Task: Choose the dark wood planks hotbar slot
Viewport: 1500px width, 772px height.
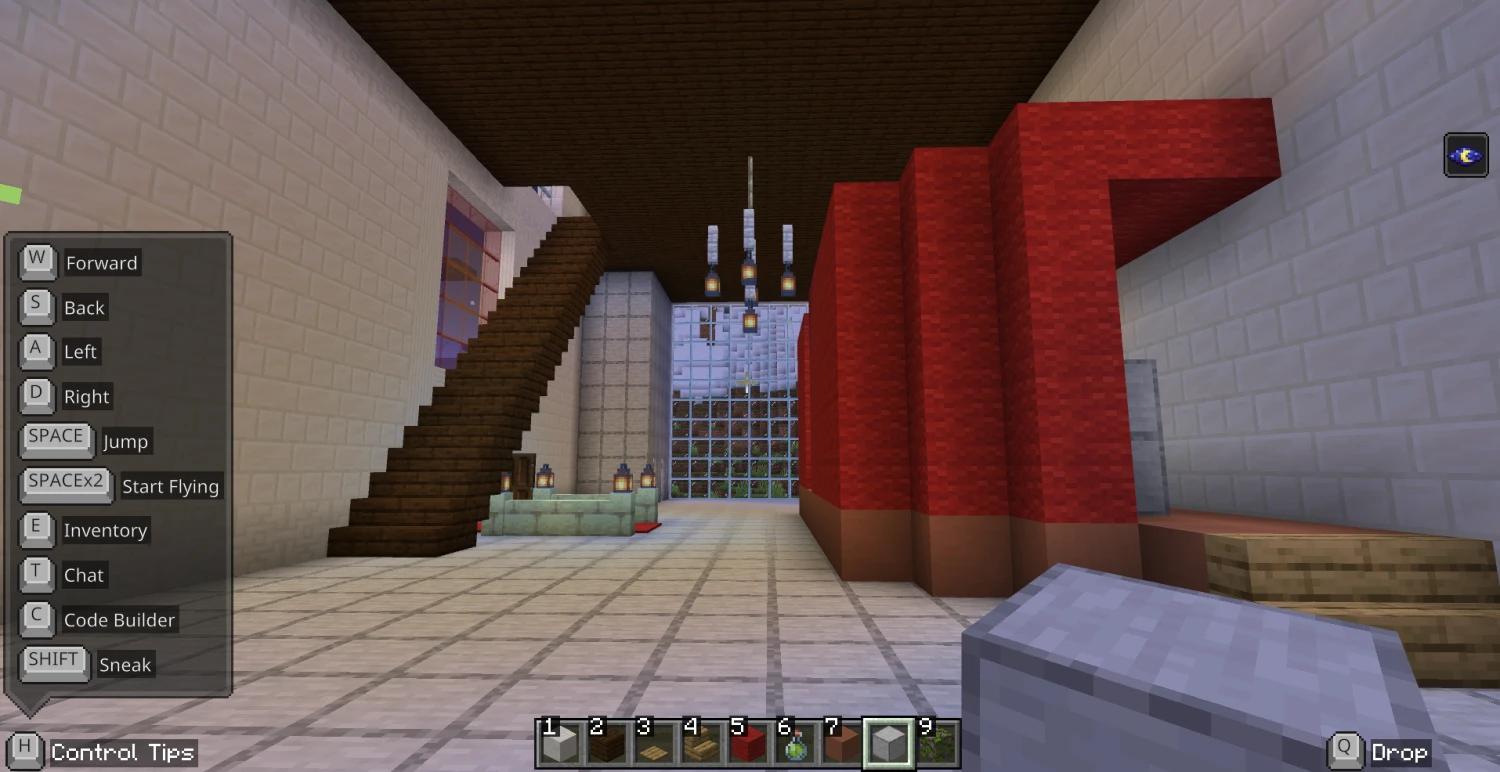Action: pyautogui.click(x=607, y=744)
